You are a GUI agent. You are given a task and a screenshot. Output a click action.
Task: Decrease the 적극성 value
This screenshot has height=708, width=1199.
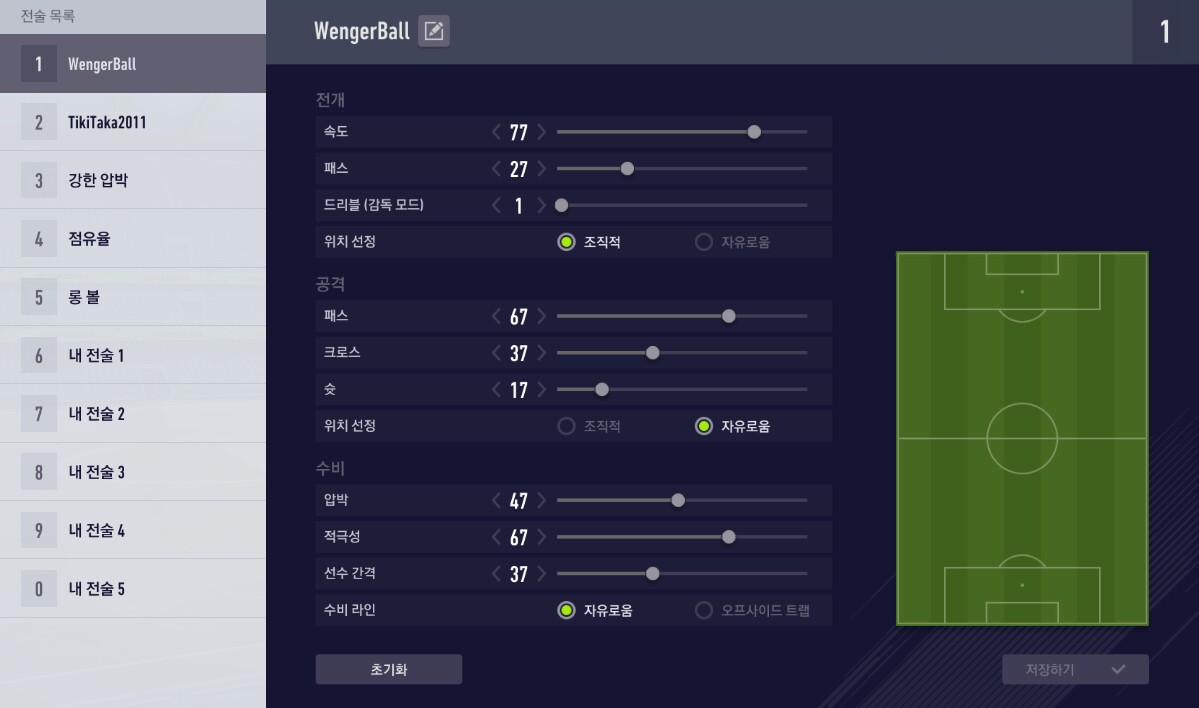pyautogui.click(x=496, y=537)
